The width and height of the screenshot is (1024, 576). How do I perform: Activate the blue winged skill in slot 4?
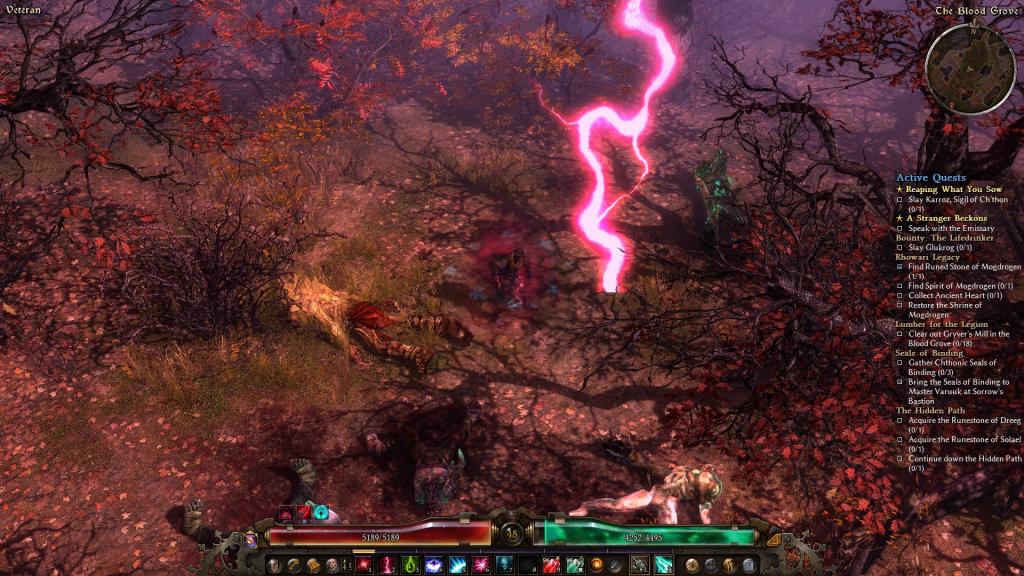tap(434, 565)
